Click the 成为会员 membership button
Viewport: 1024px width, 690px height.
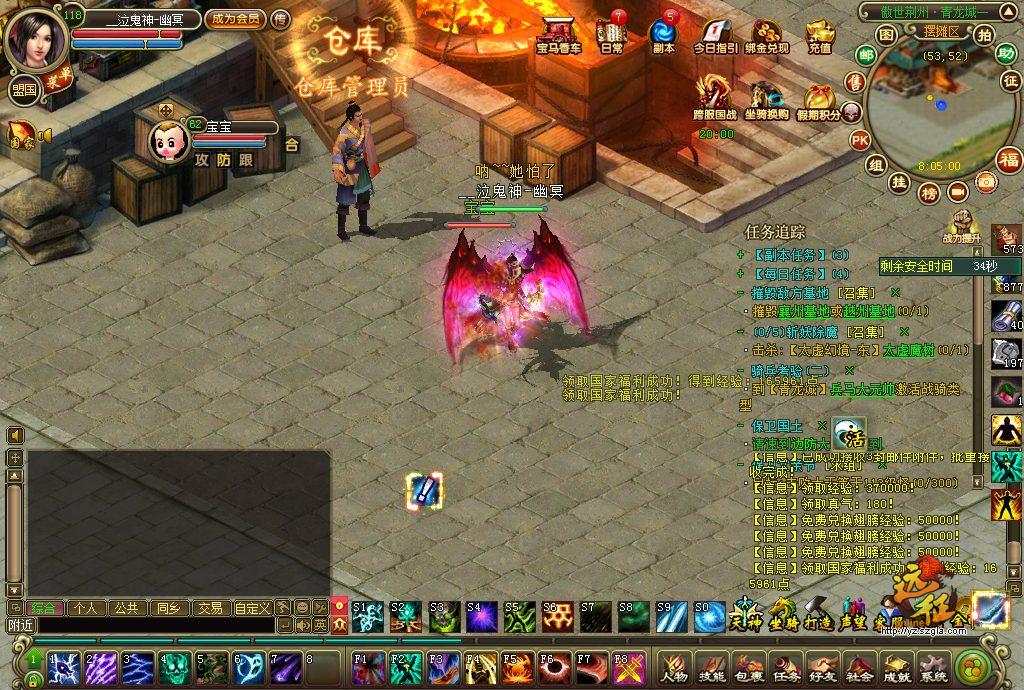pyautogui.click(x=234, y=19)
